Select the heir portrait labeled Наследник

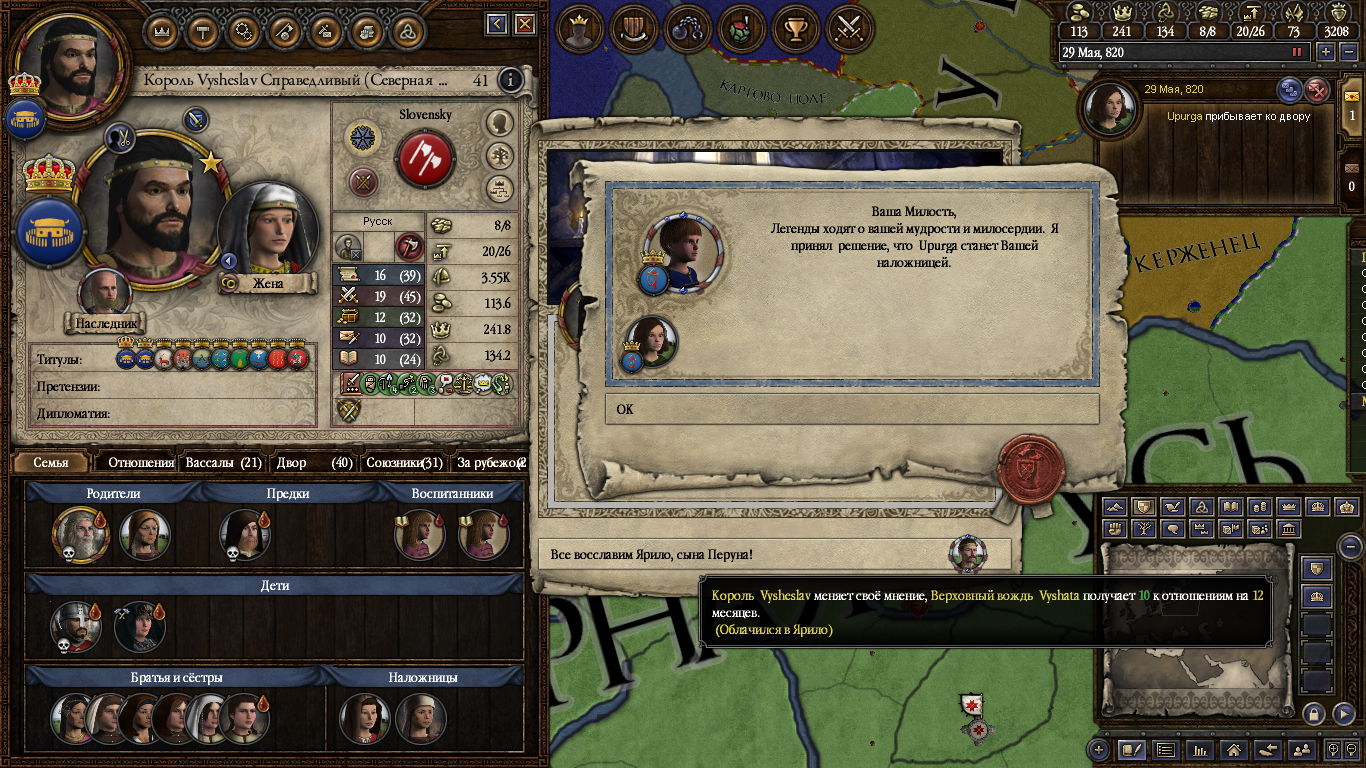[x=105, y=293]
